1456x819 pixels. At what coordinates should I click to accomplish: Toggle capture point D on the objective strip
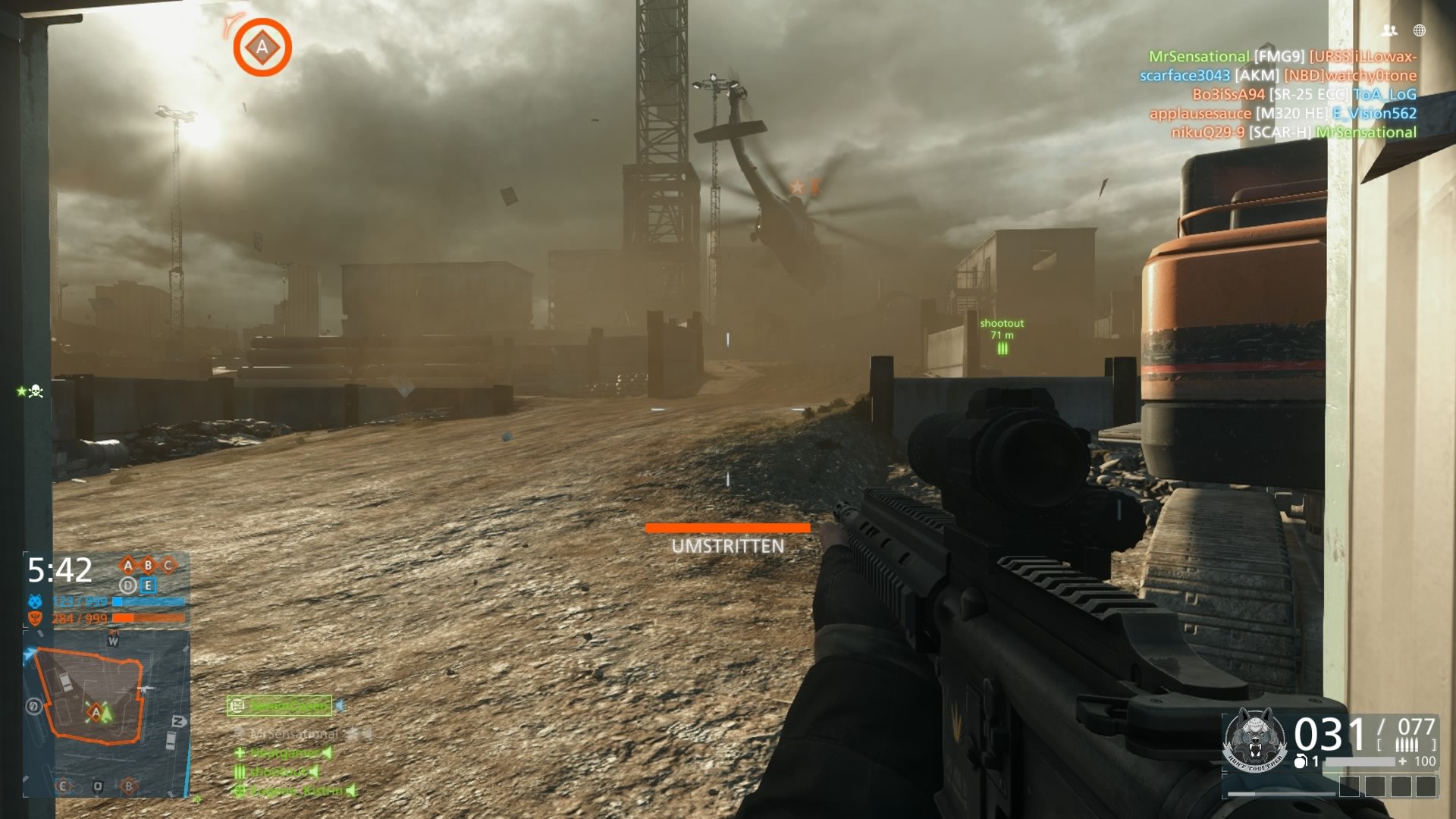tap(128, 585)
